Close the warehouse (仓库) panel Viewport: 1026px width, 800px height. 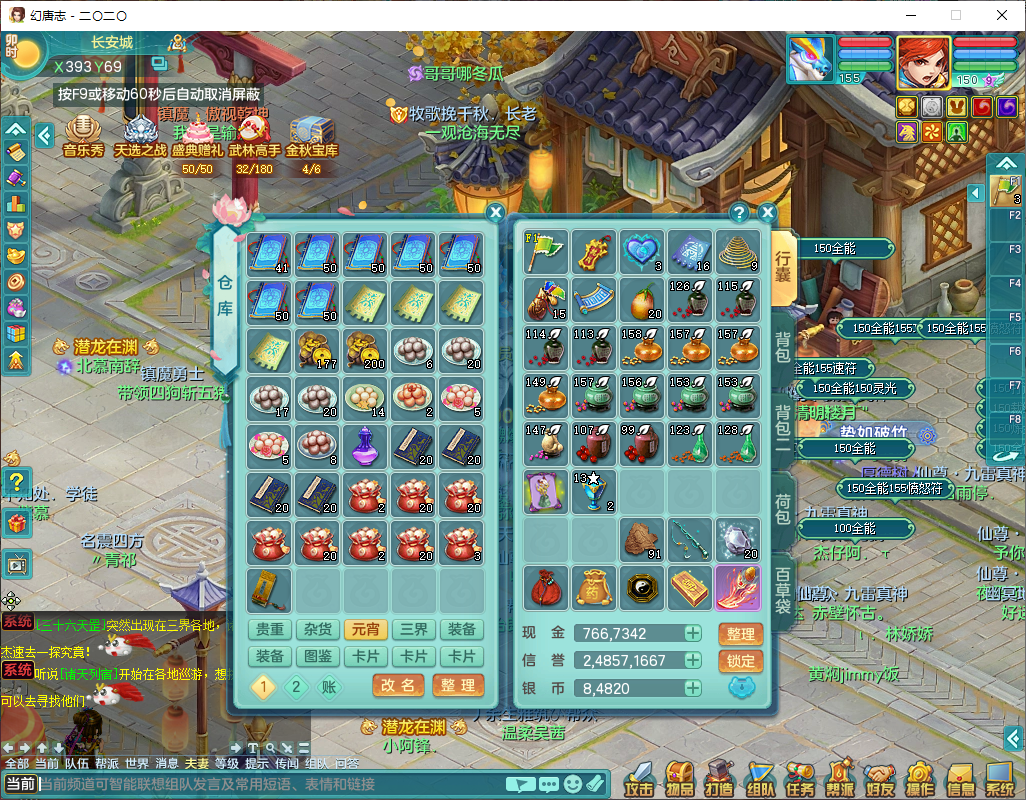495,212
